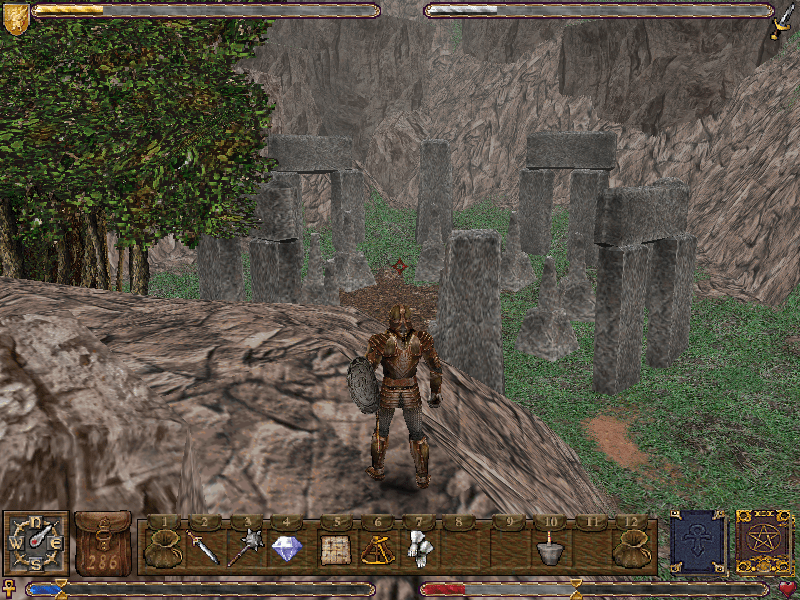Click the sword icon beside the top bar
Viewport: 800px width, 600px height.
point(783,18)
